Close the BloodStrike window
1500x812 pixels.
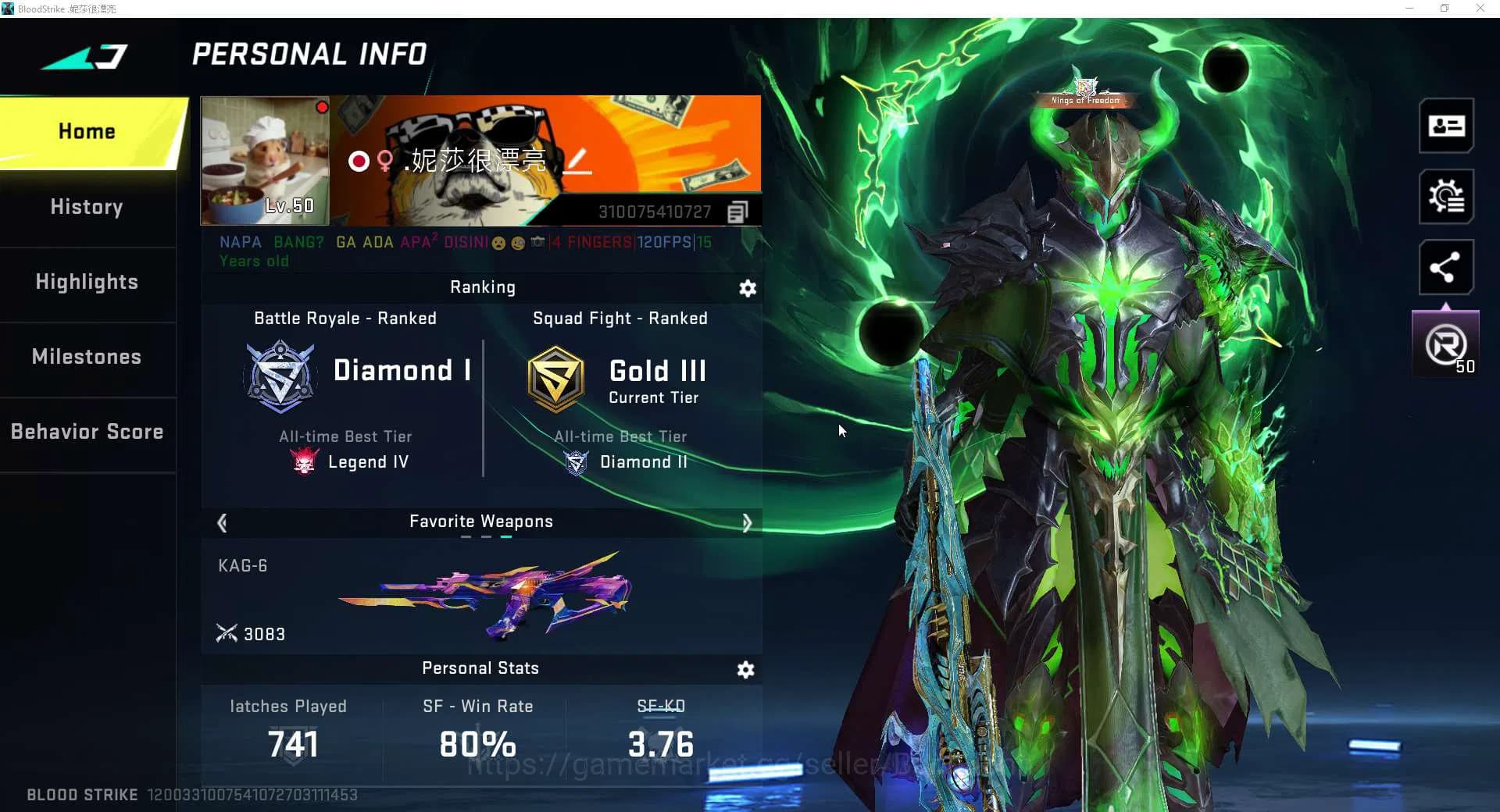click(x=1480, y=9)
